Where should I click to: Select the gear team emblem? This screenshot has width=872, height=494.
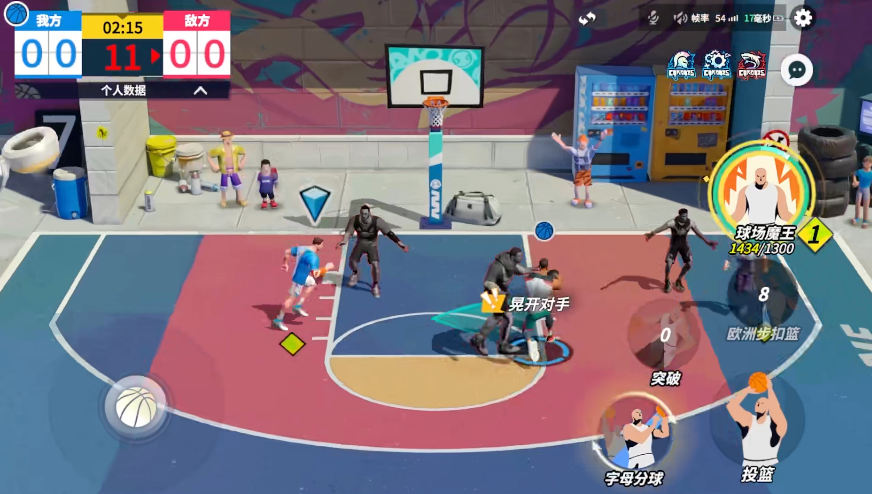click(x=716, y=65)
